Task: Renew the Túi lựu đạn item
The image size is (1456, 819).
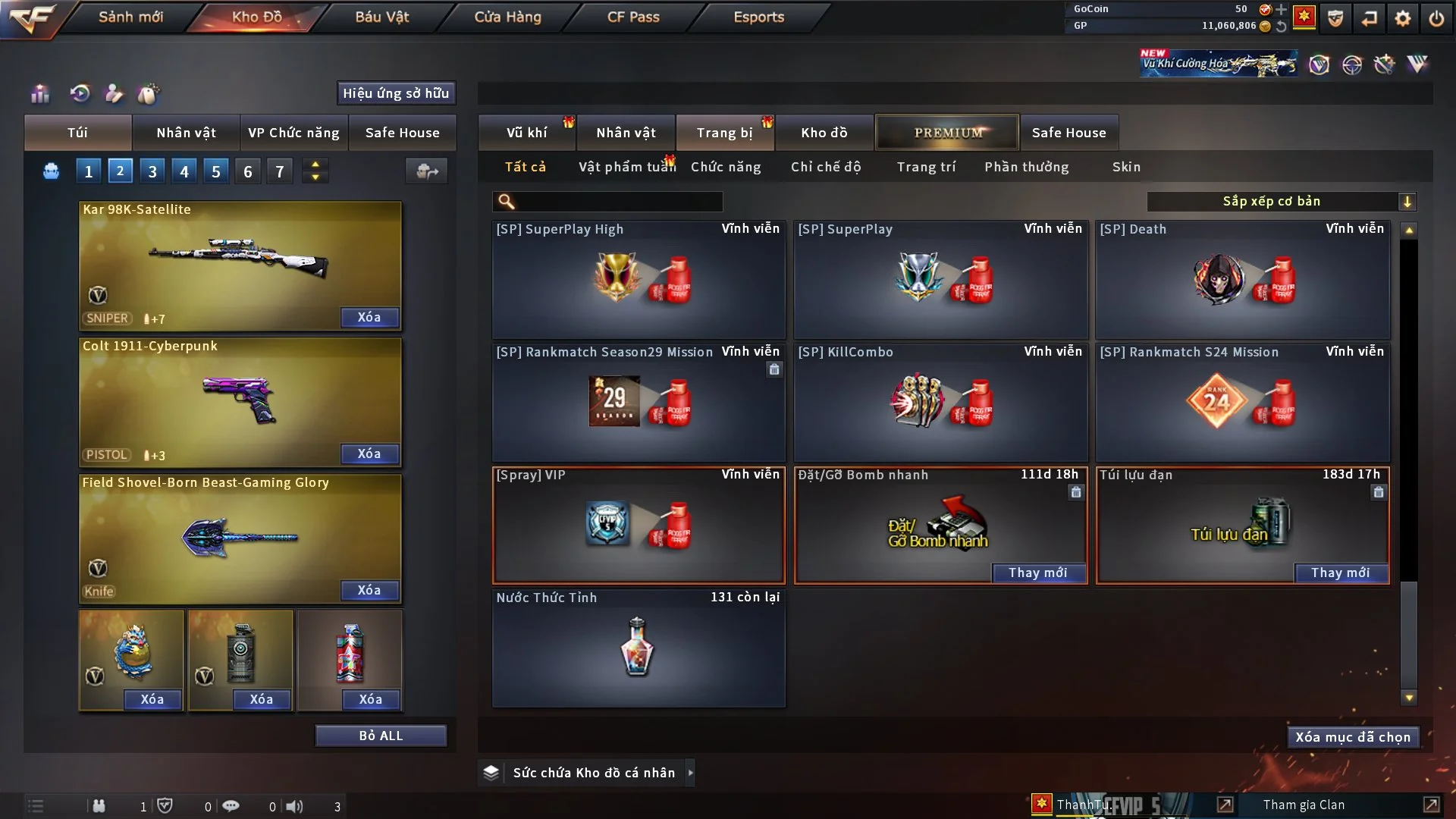Action: [x=1340, y=573]
